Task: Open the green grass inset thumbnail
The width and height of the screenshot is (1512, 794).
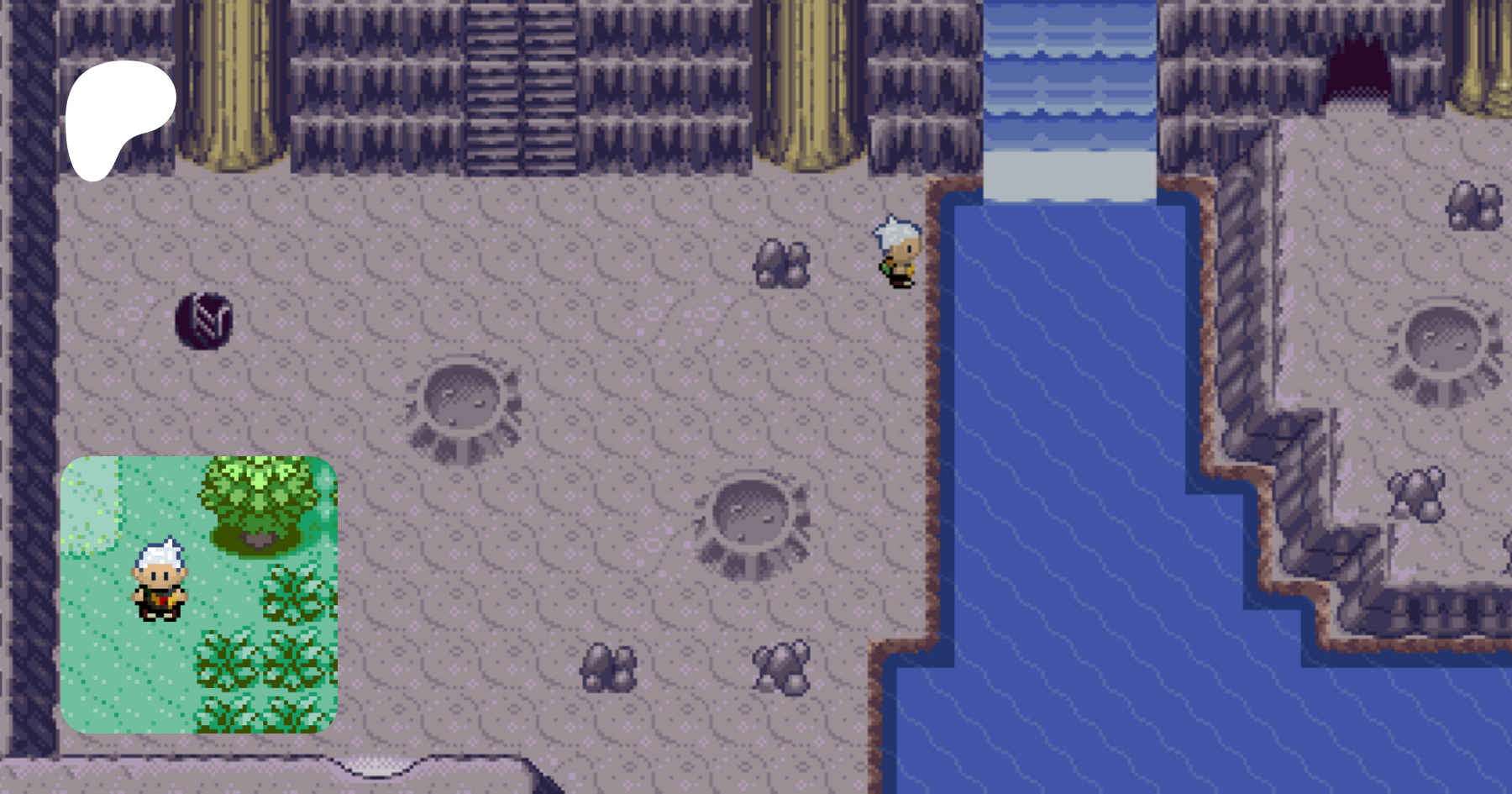Action: click(x=199, y=594)
